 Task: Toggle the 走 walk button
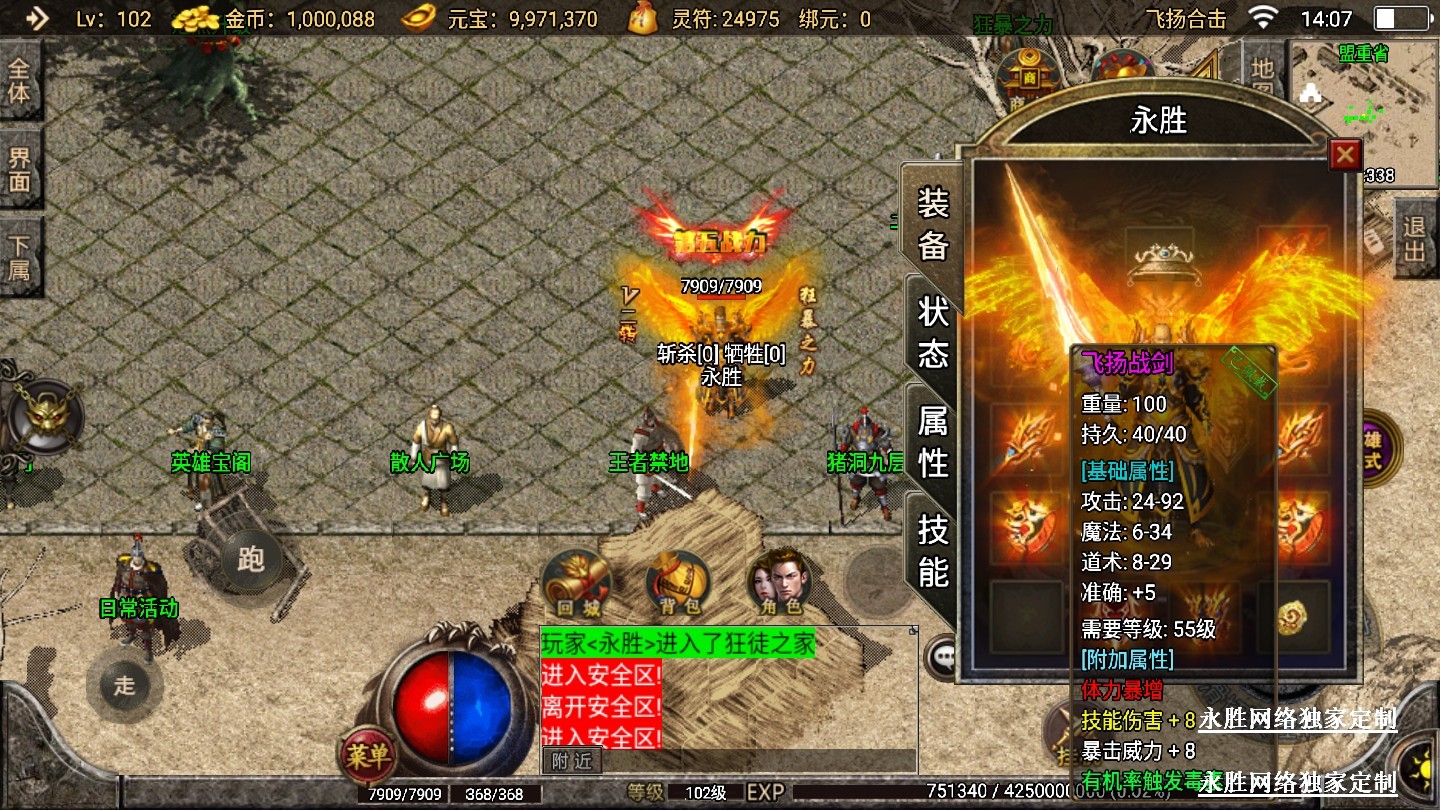[124, 686]
